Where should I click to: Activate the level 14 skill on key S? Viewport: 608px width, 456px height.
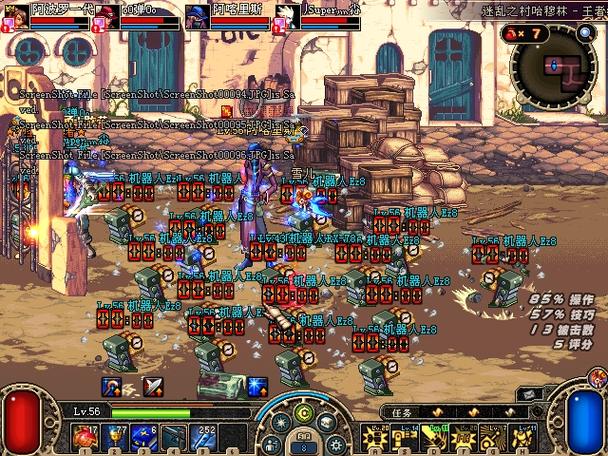pos(406,437)
